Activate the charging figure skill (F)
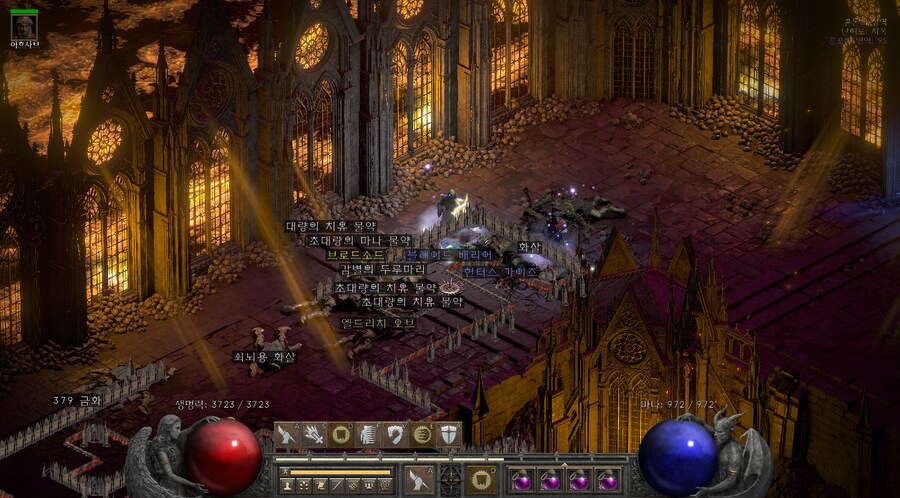 [x=369, y=435]
